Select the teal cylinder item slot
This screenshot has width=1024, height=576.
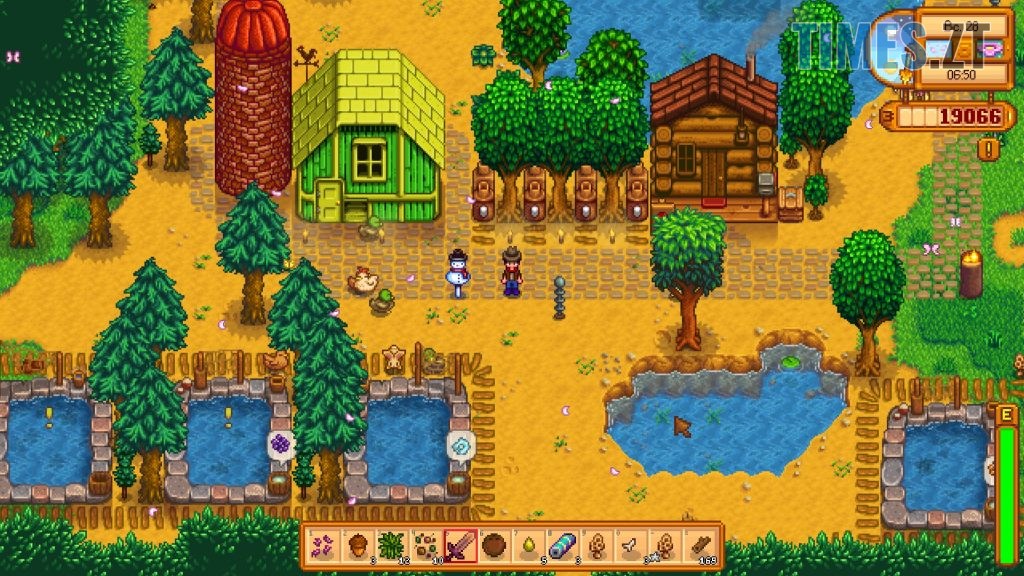pos(562,545)
